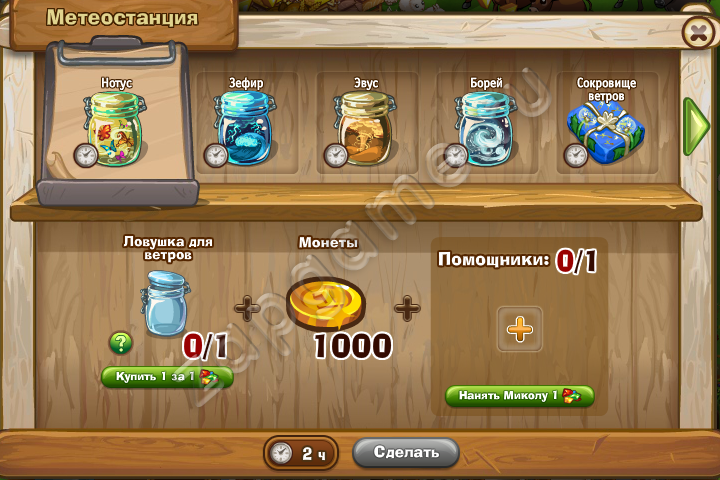Add a helper with the plus slot
Screen dimensions: 720x480
[x=520, y=329]
